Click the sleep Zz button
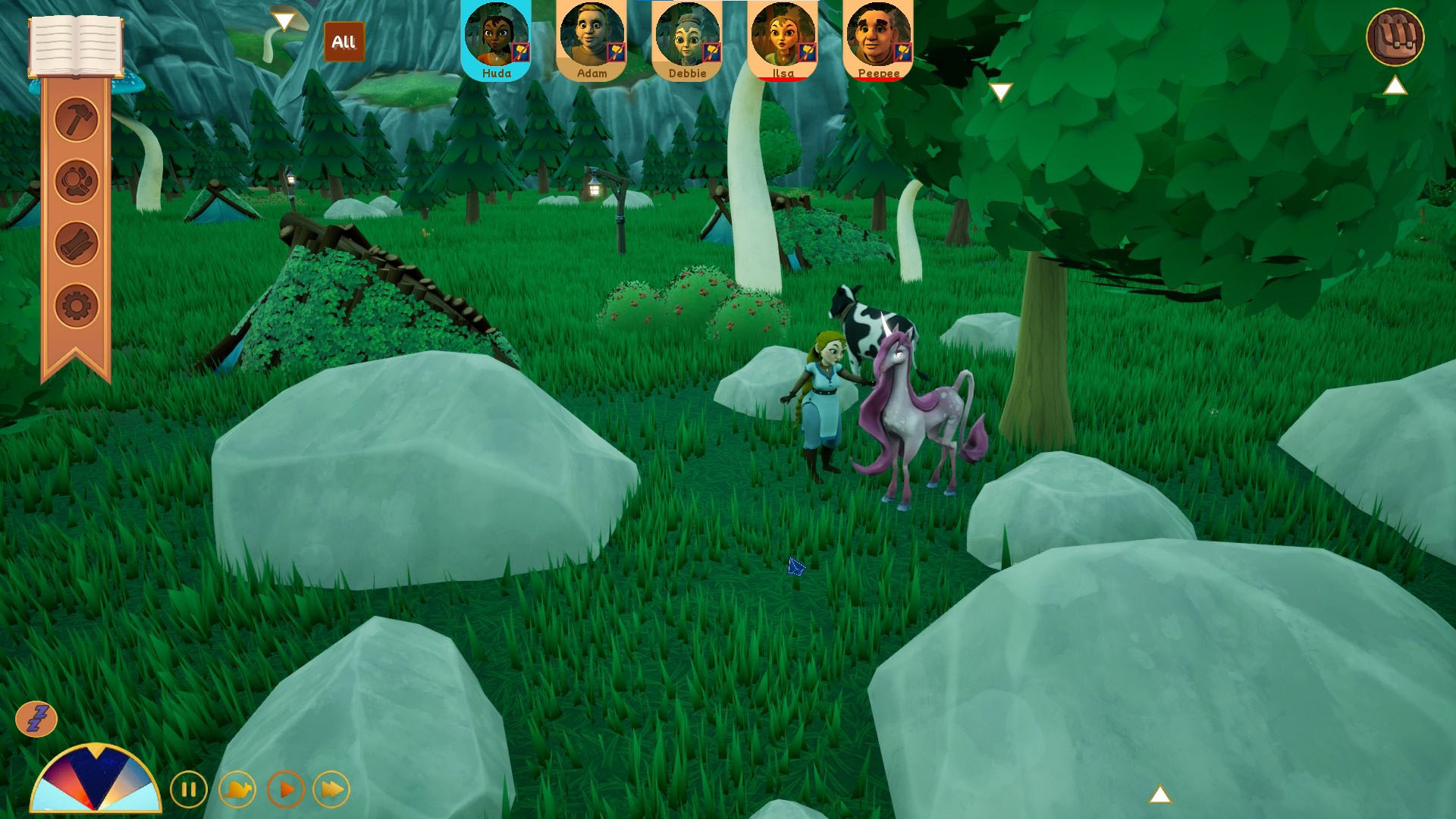Screen dimensions: 1456x819 36,718
